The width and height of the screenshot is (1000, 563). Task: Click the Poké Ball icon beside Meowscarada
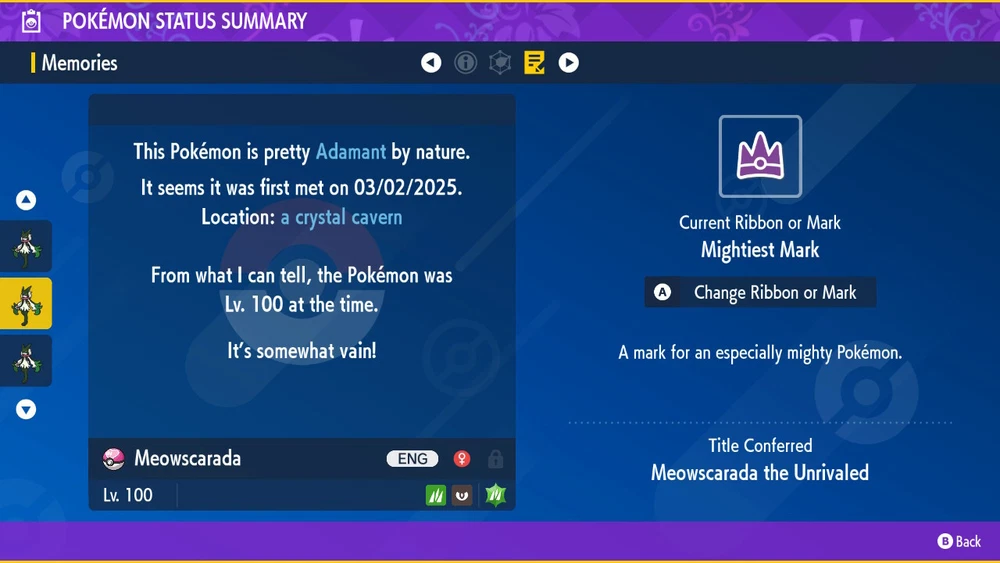pyautogui.click(x=114, y=459)
